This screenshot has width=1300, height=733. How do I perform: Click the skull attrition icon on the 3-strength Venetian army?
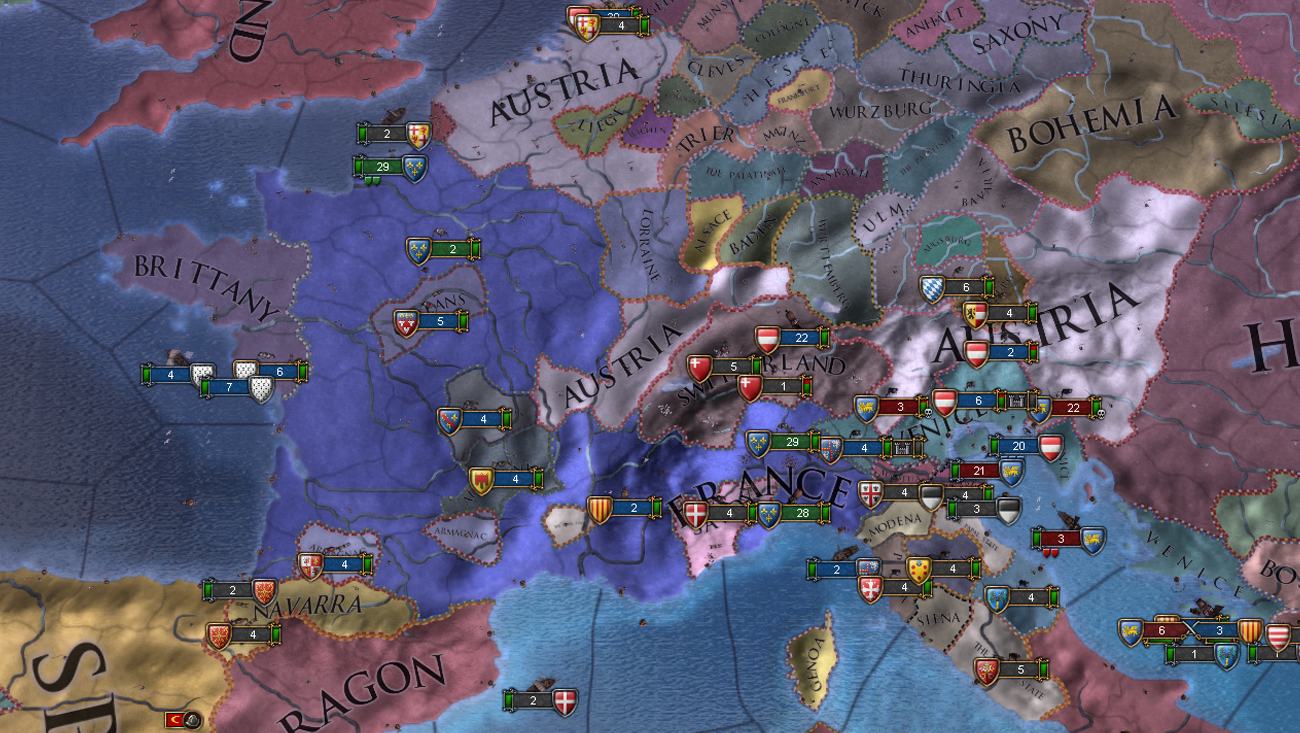(x=927, y=412)
